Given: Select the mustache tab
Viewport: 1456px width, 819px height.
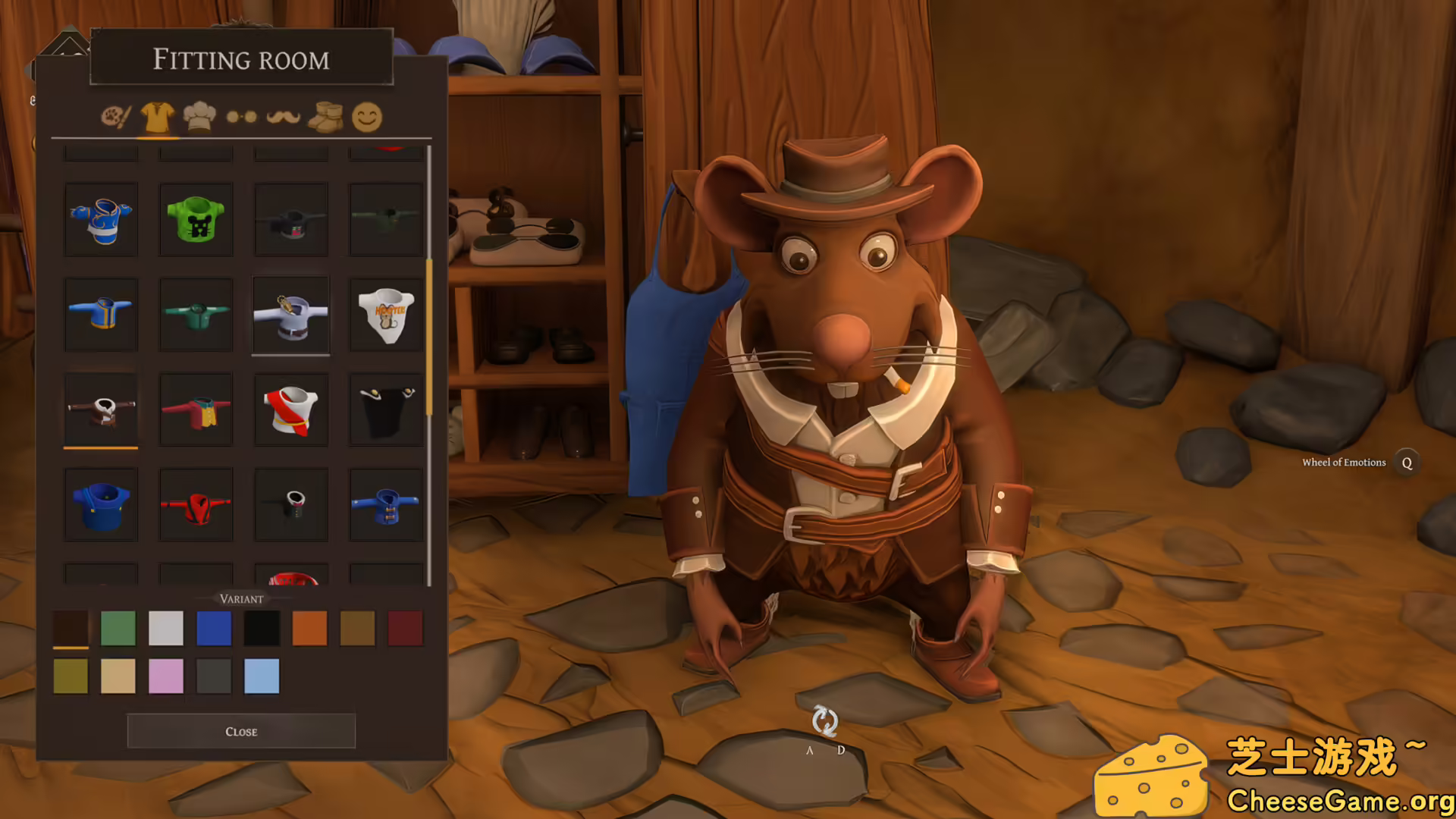Looking at the screenshot, I should coord(284,117).
